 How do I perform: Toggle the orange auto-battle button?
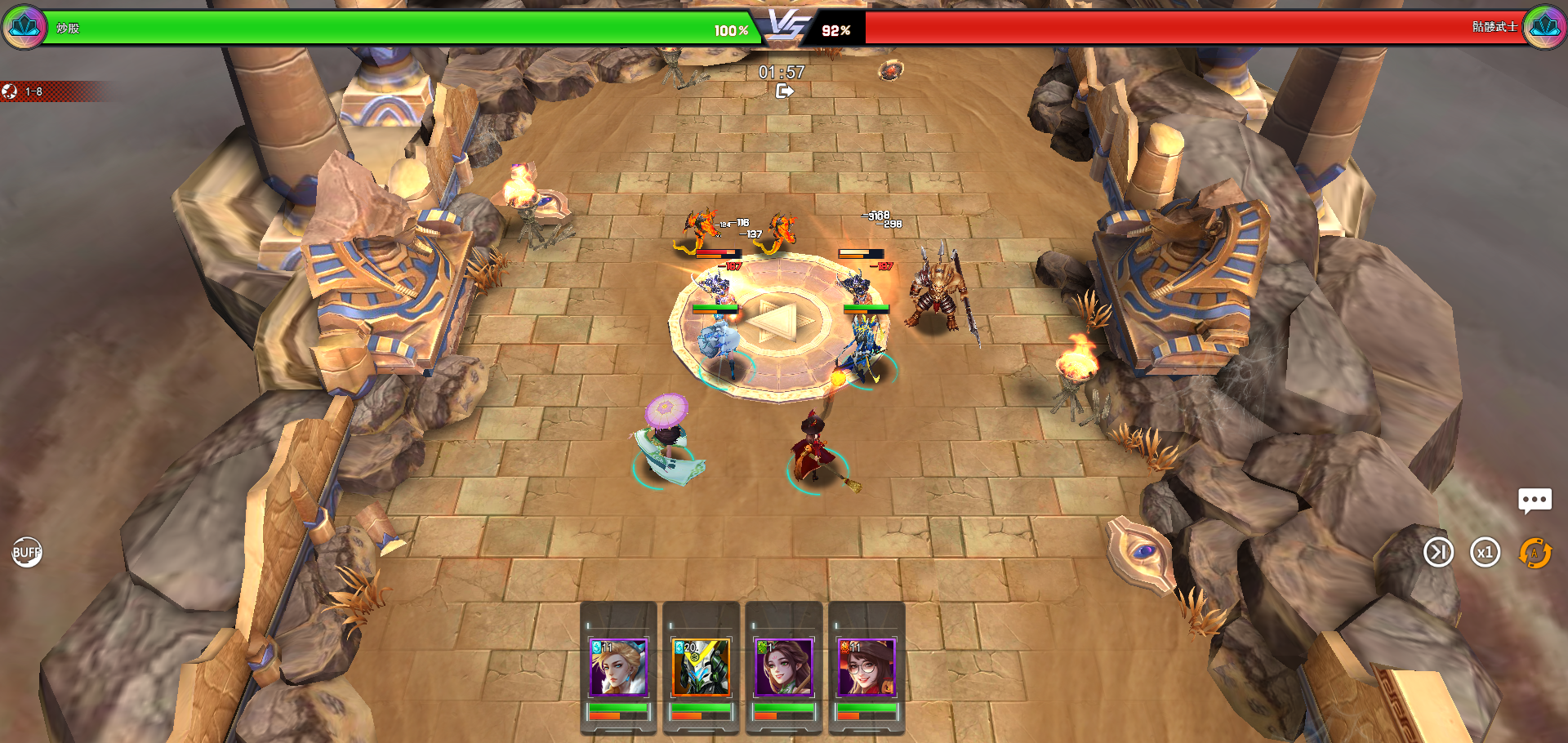1535,553
